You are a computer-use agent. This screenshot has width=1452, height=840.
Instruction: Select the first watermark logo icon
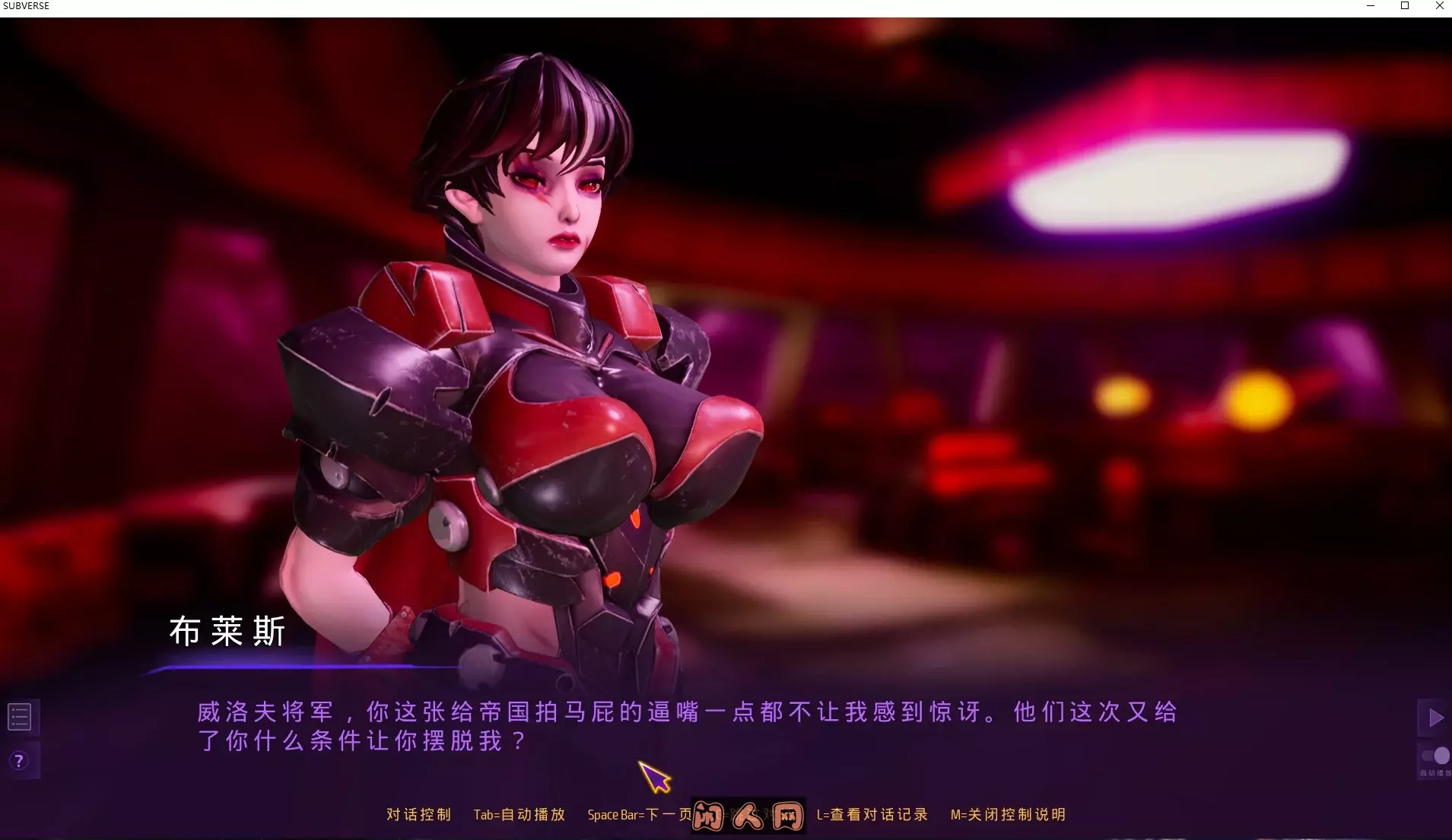point(710,815)
